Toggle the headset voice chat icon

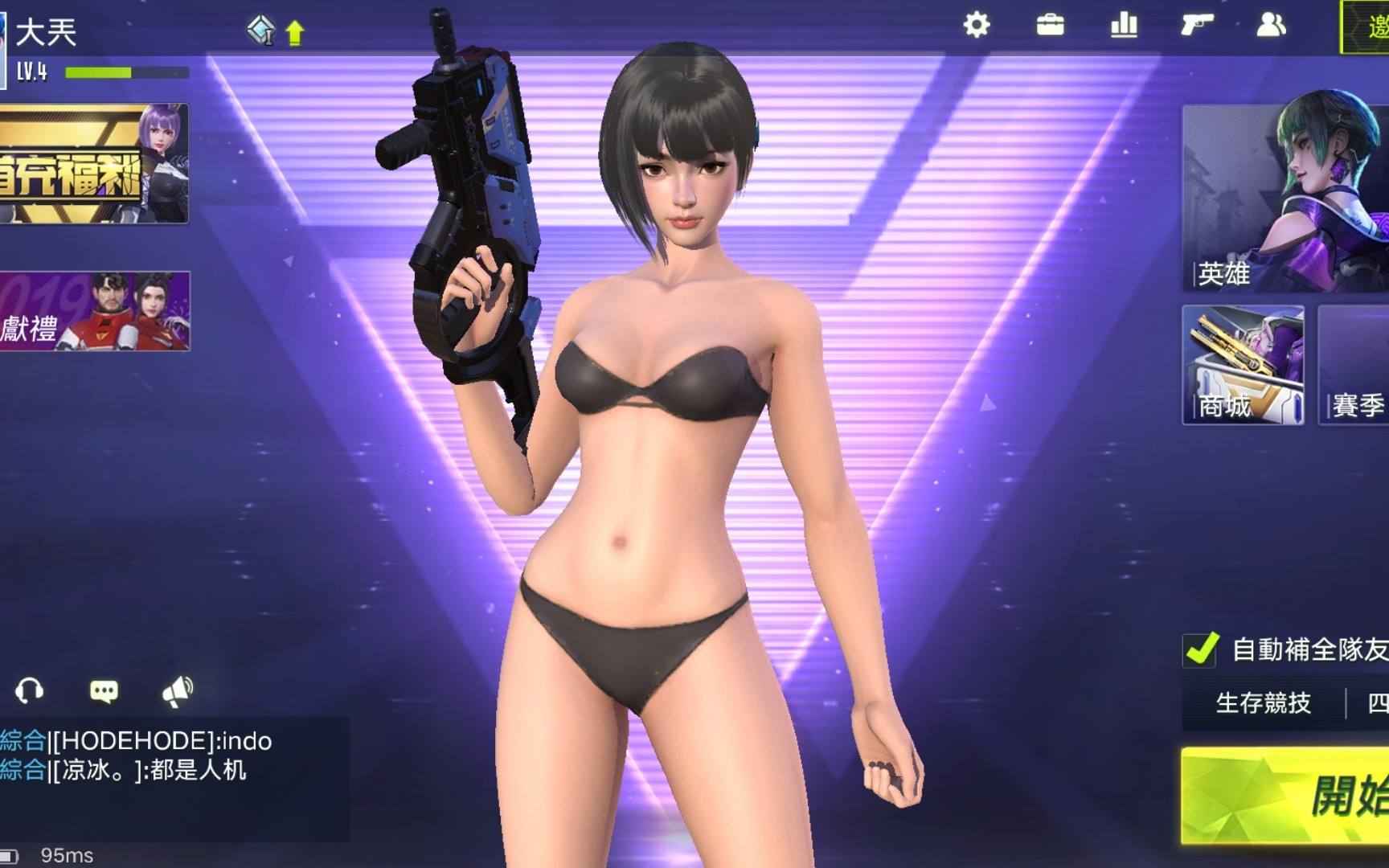pyautogui.click(x=30, y=690)
